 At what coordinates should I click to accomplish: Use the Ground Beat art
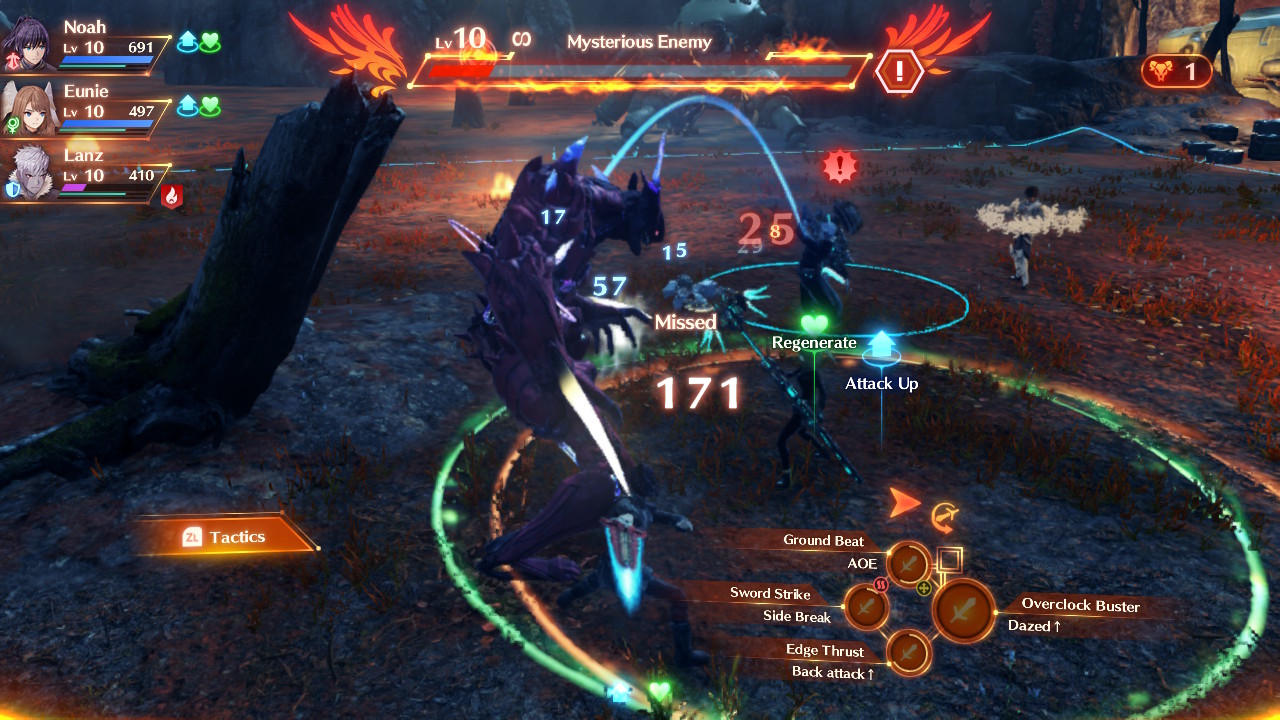(x=909, y=564)
